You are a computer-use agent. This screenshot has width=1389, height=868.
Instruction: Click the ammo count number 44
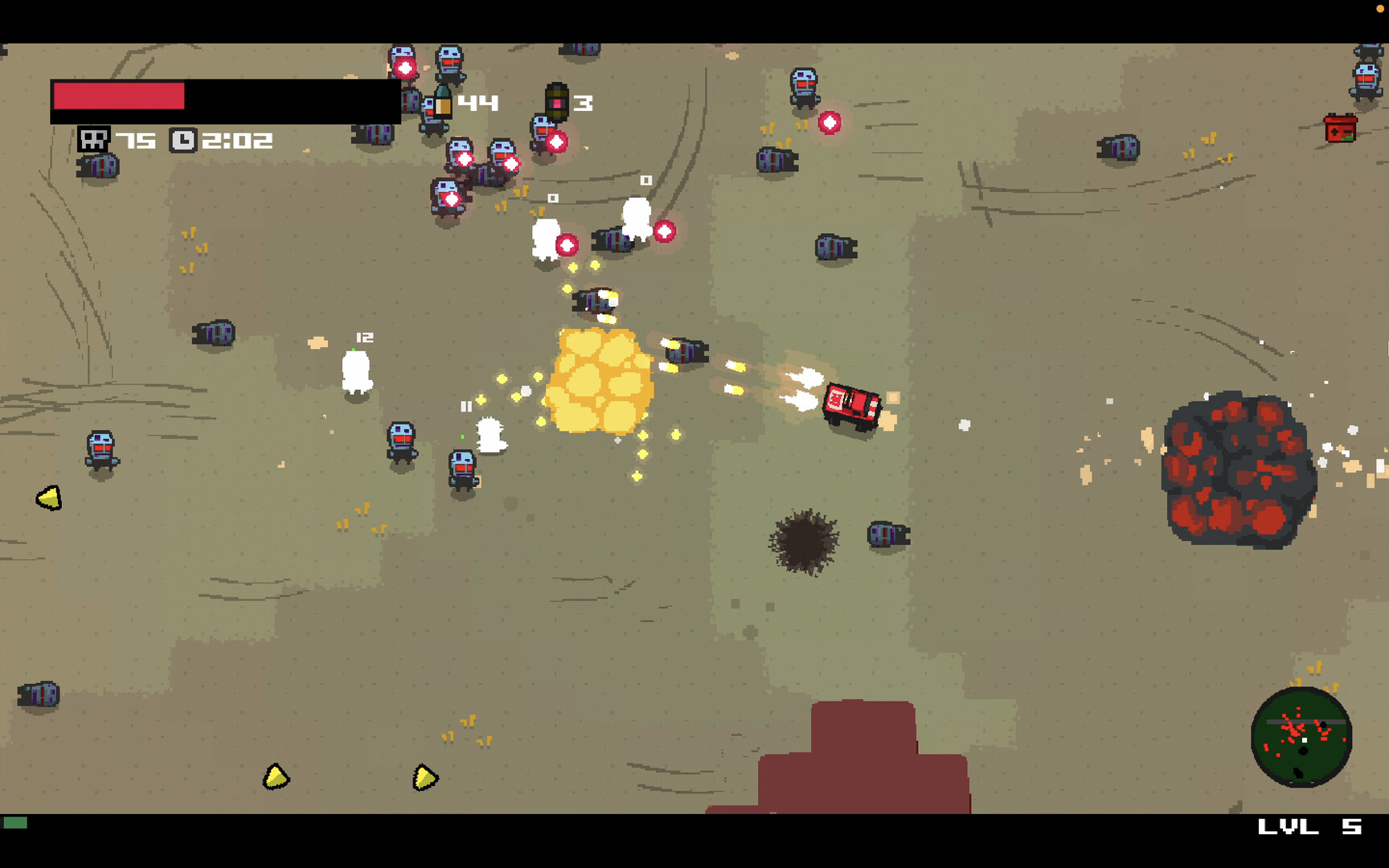[477, 101]
